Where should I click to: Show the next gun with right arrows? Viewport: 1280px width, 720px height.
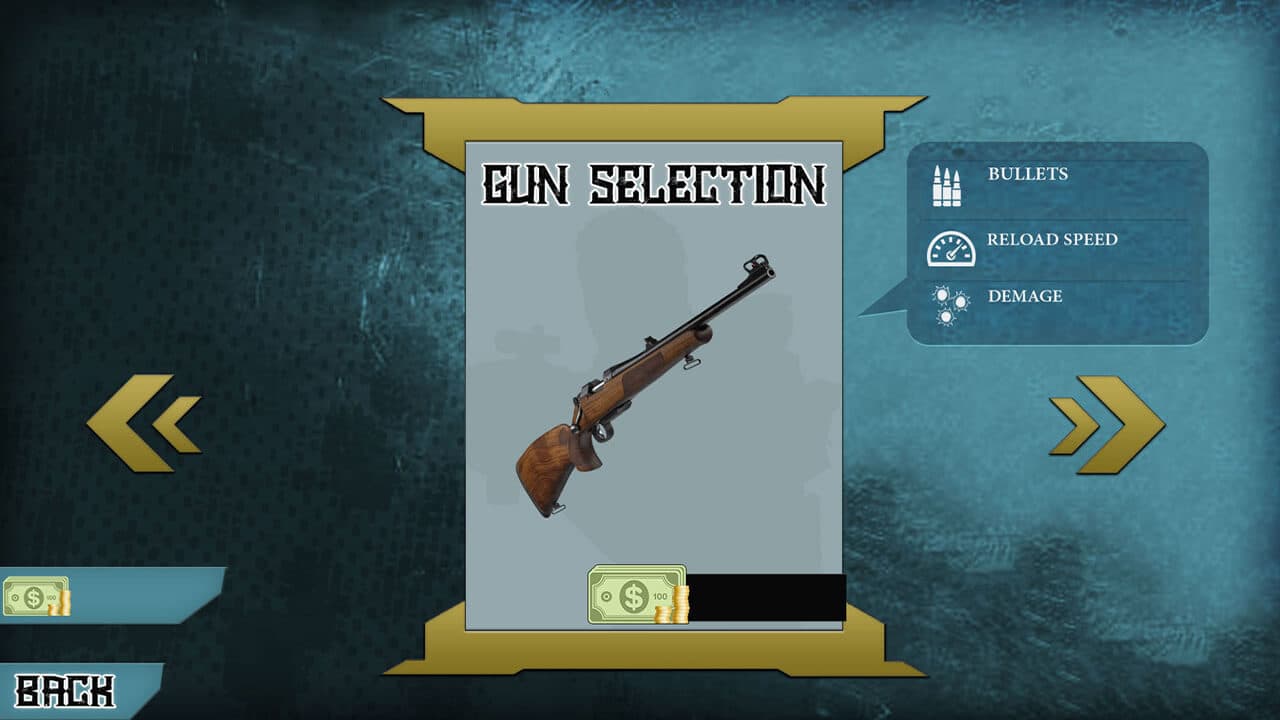click(x=1107, y=424)
